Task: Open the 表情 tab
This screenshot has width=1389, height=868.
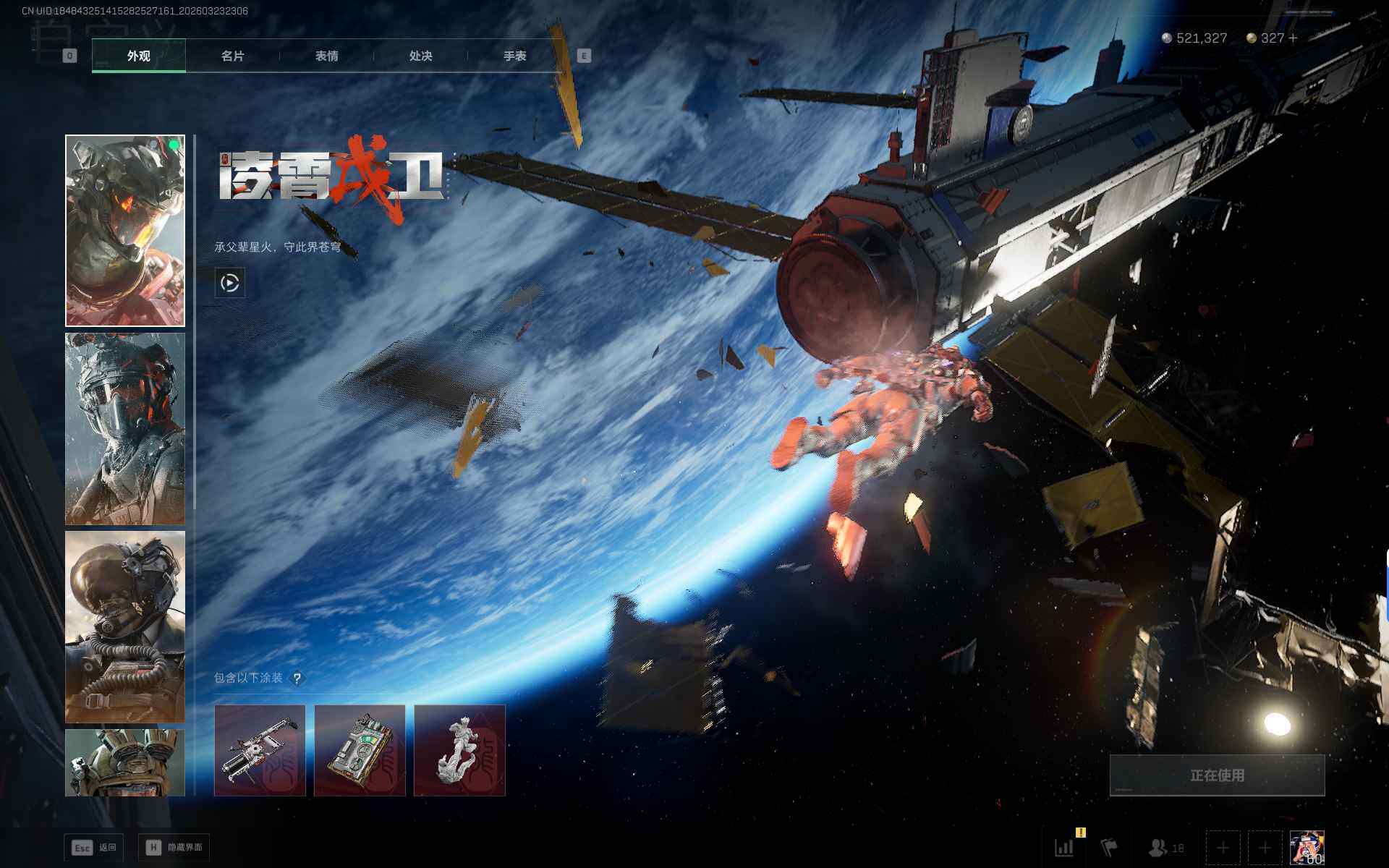Action: coord(326,56)
